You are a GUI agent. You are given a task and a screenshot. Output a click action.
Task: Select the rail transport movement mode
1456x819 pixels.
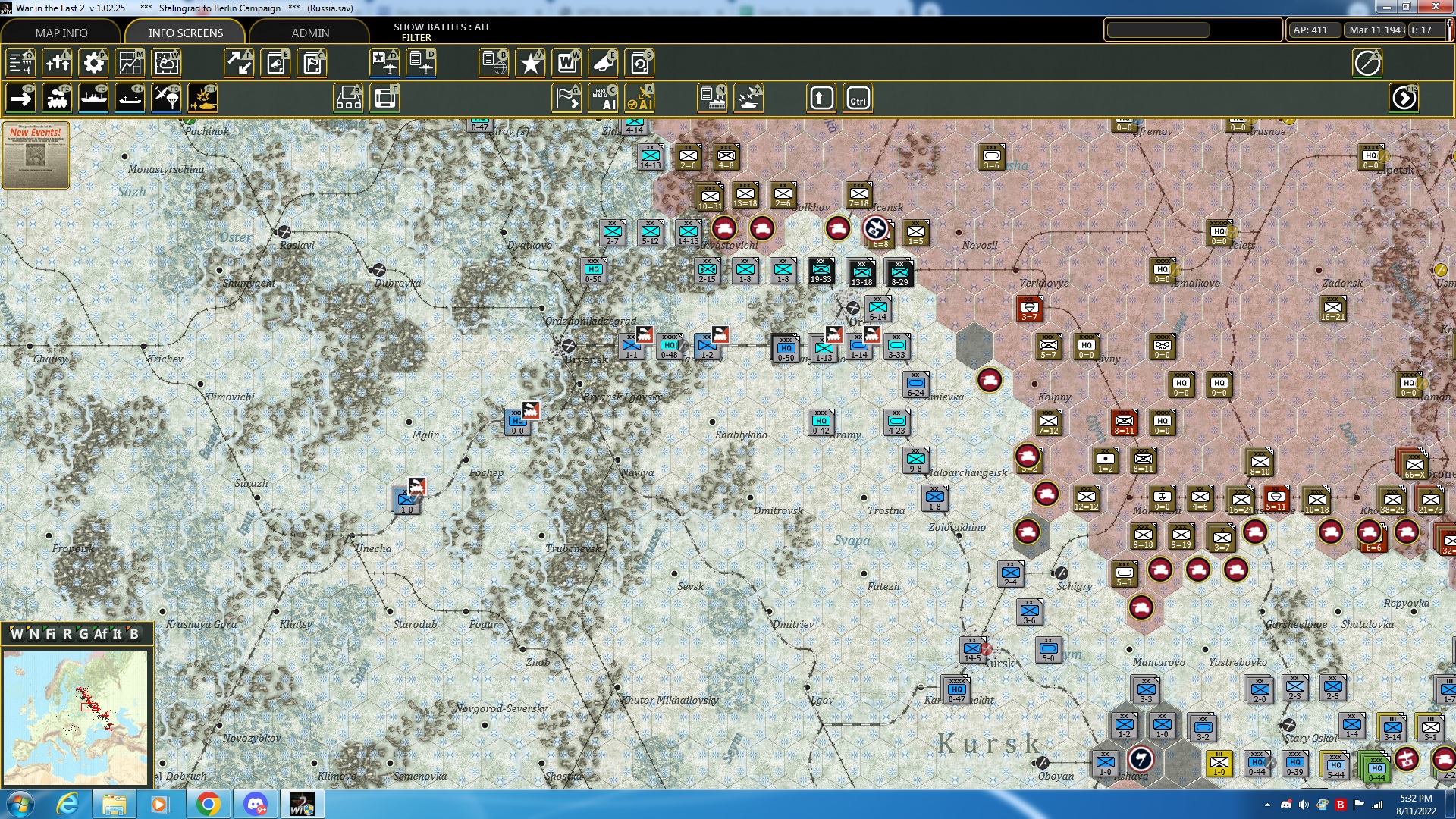(x=58, y=98)
